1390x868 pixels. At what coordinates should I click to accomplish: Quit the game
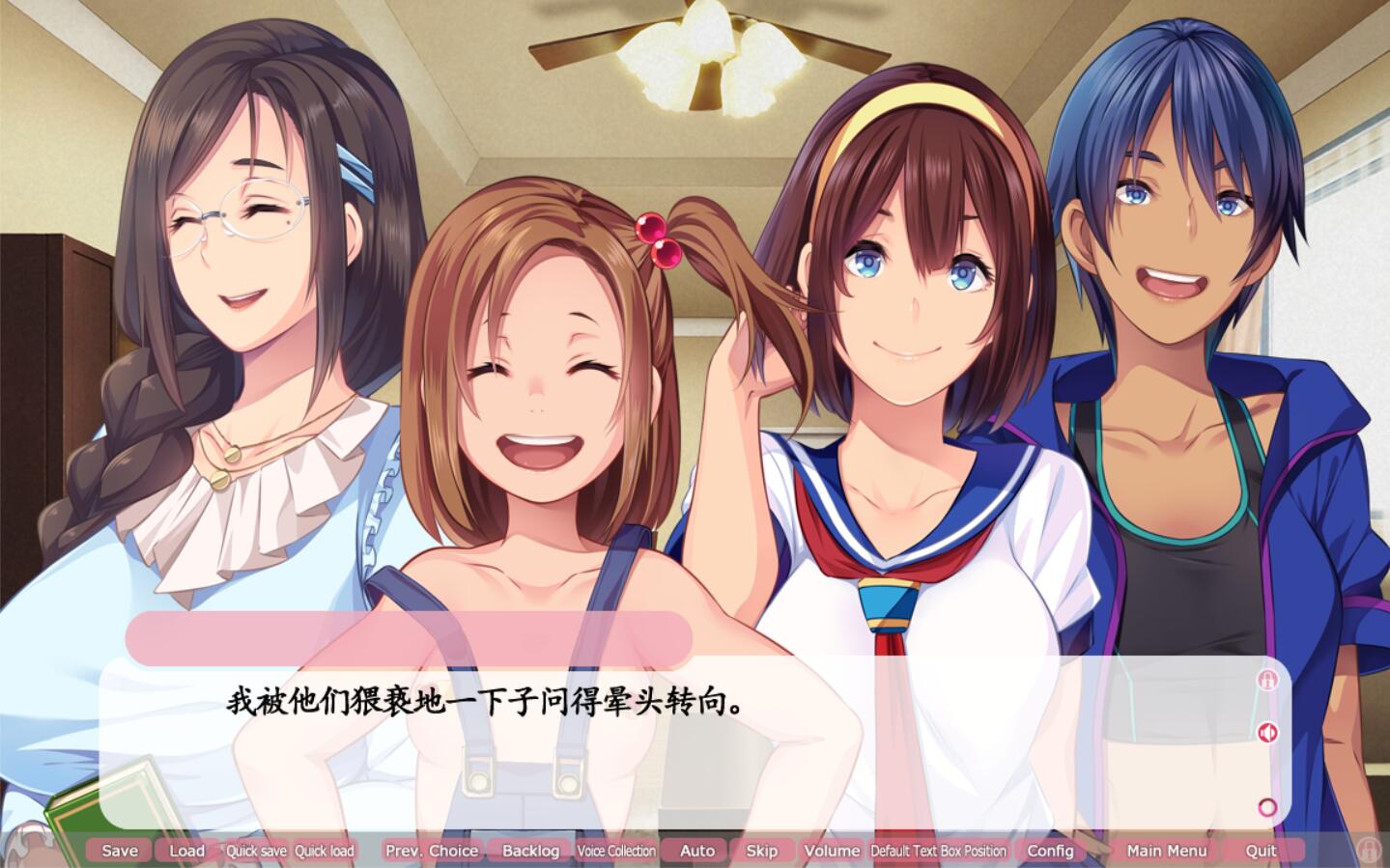[1261, 851]
